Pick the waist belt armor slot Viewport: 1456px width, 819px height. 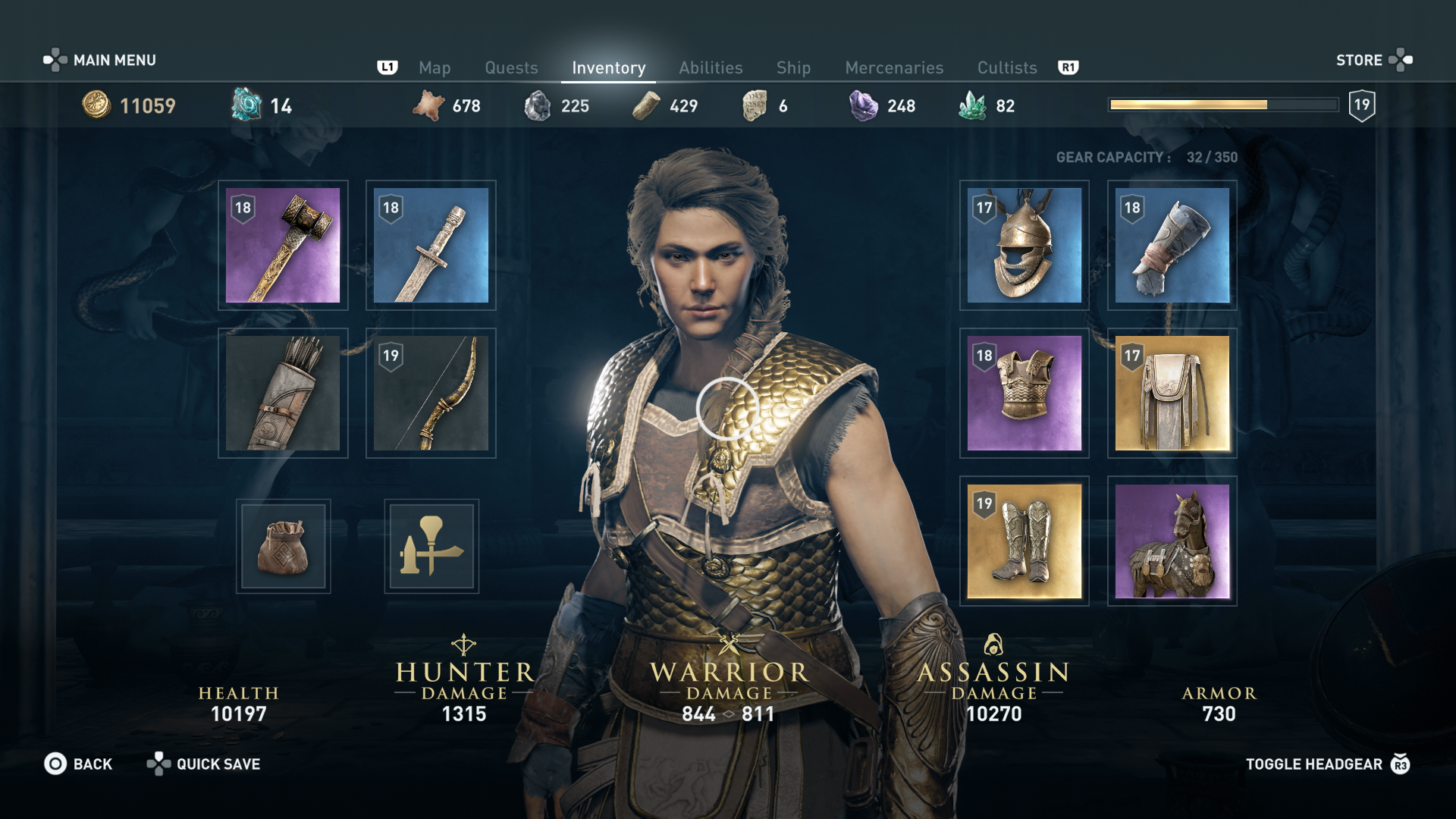click(1172, 393)
